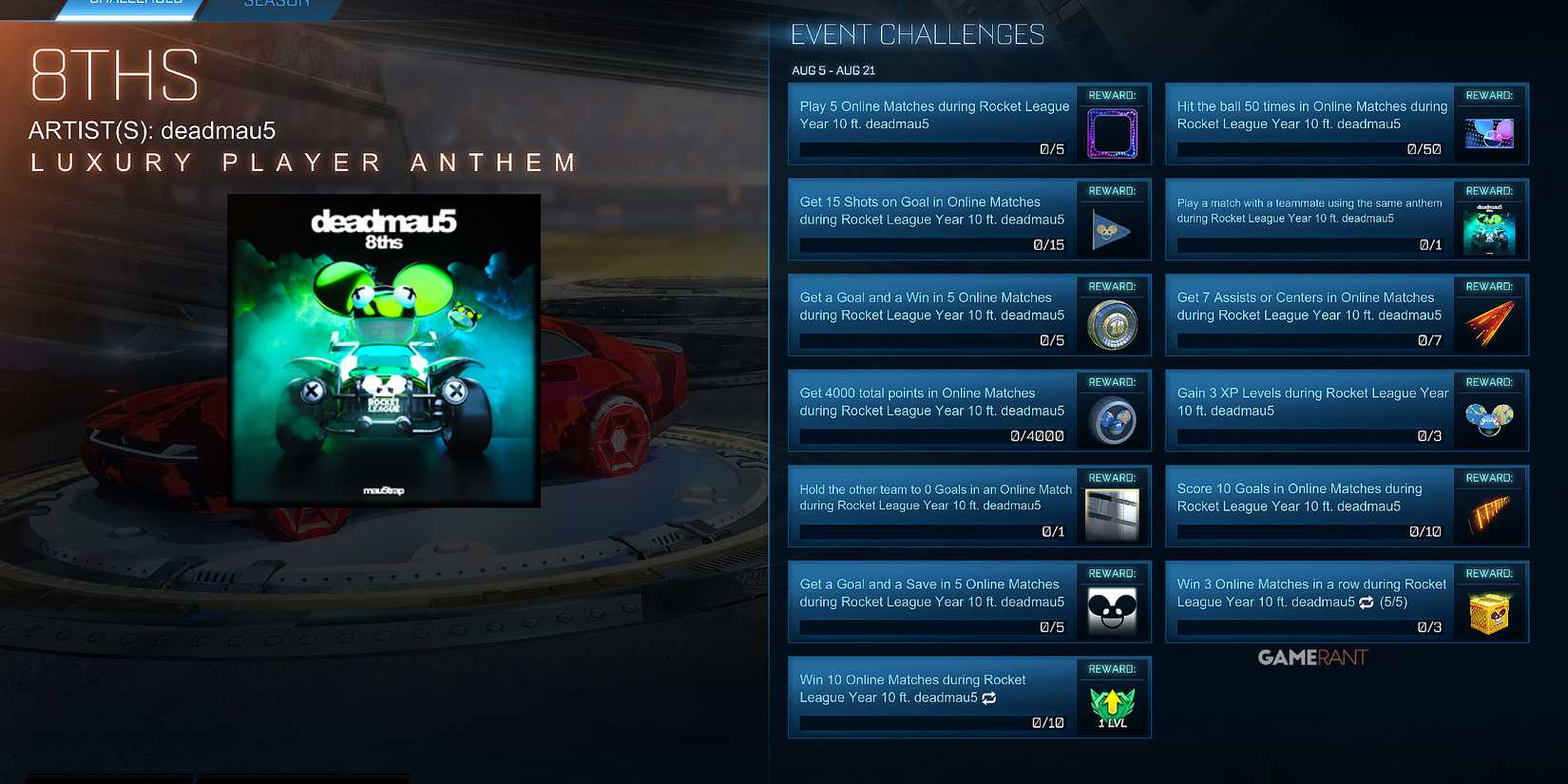Toggle repeat on the Win 3 in a row challenge
The width and height of the screenshot is (1568, 784).
1367,602
